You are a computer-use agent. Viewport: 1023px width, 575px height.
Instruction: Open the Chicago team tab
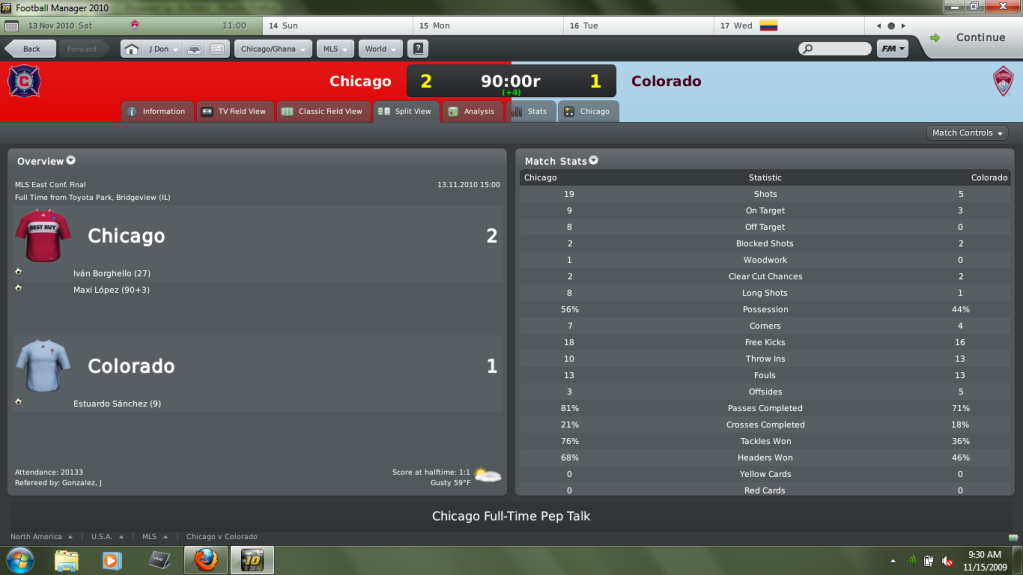click(x=587, y=111)
